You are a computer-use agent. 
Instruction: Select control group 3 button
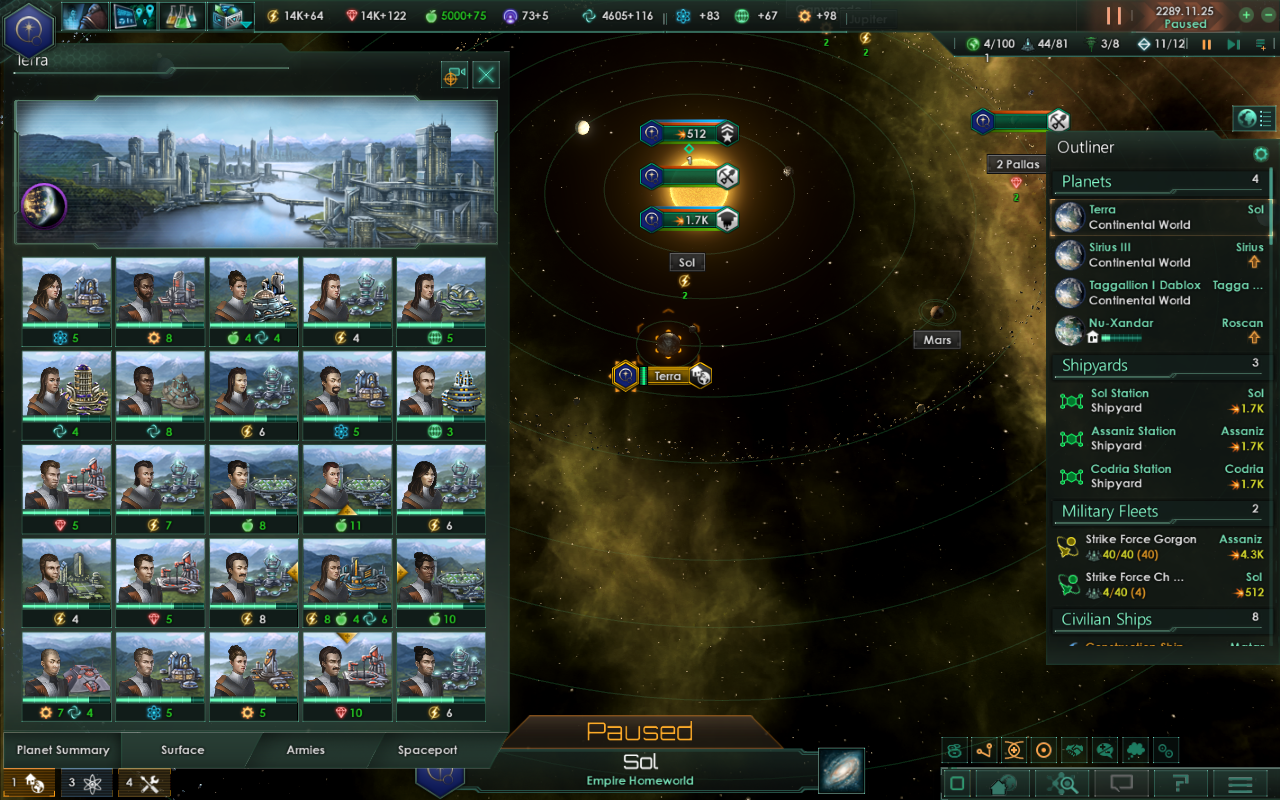pos(85,783)
